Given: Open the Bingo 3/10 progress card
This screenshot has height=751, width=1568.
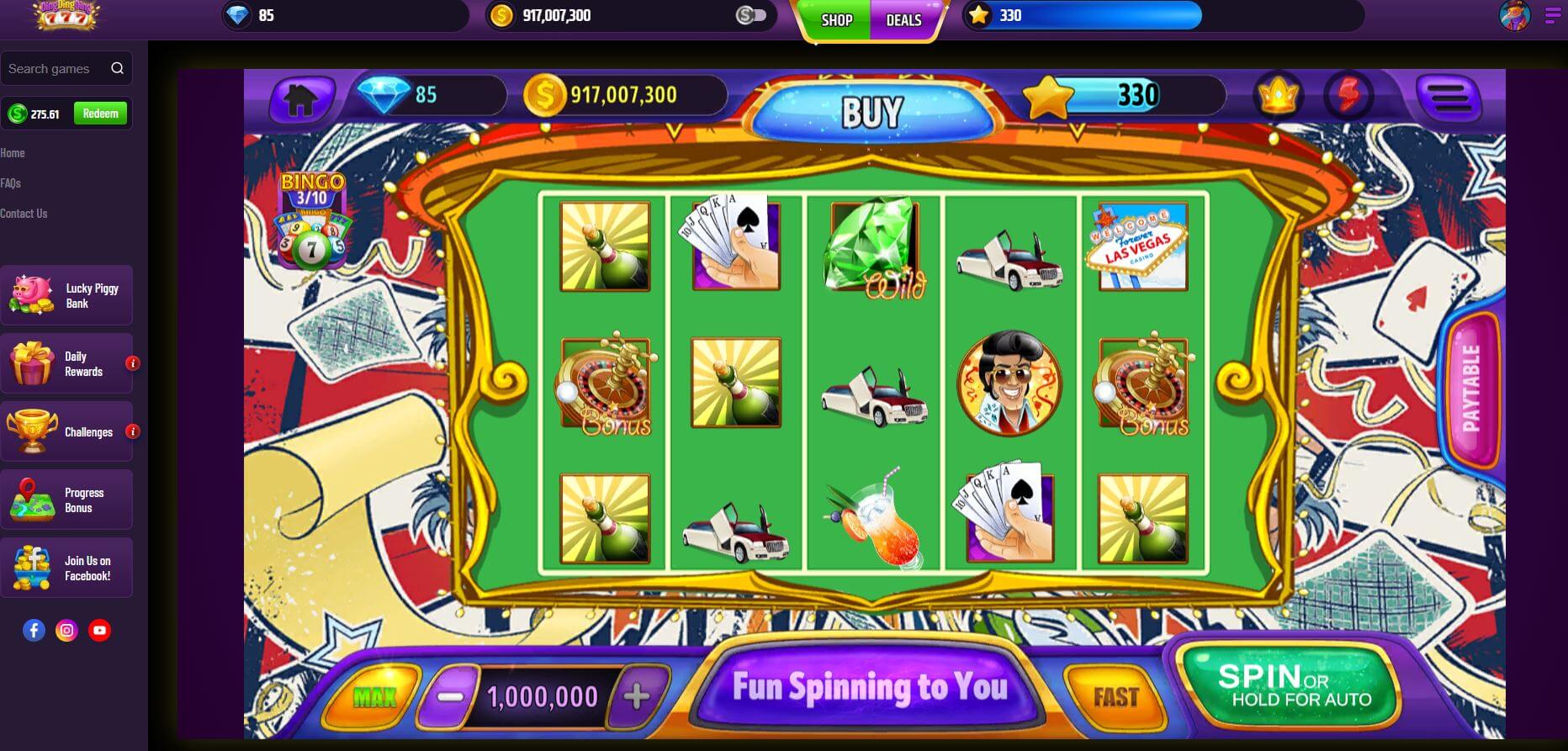Looking at the screenshot, I should (x=313, y=221).
